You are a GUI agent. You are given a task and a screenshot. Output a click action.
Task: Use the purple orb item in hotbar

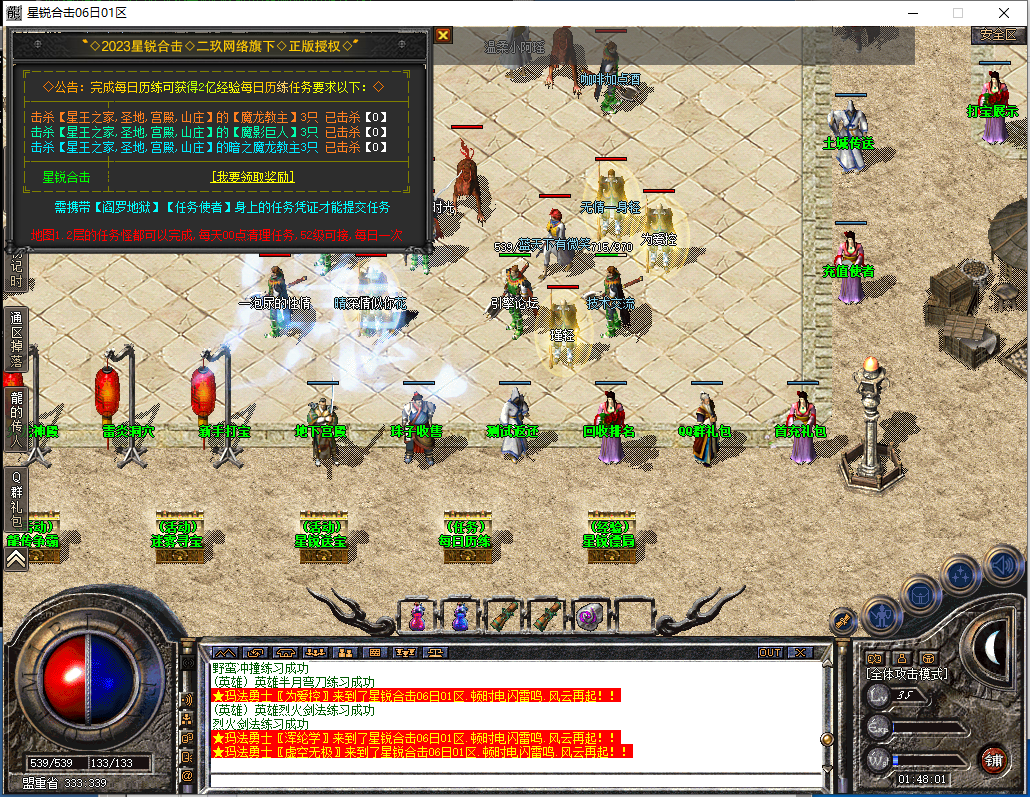589,615
